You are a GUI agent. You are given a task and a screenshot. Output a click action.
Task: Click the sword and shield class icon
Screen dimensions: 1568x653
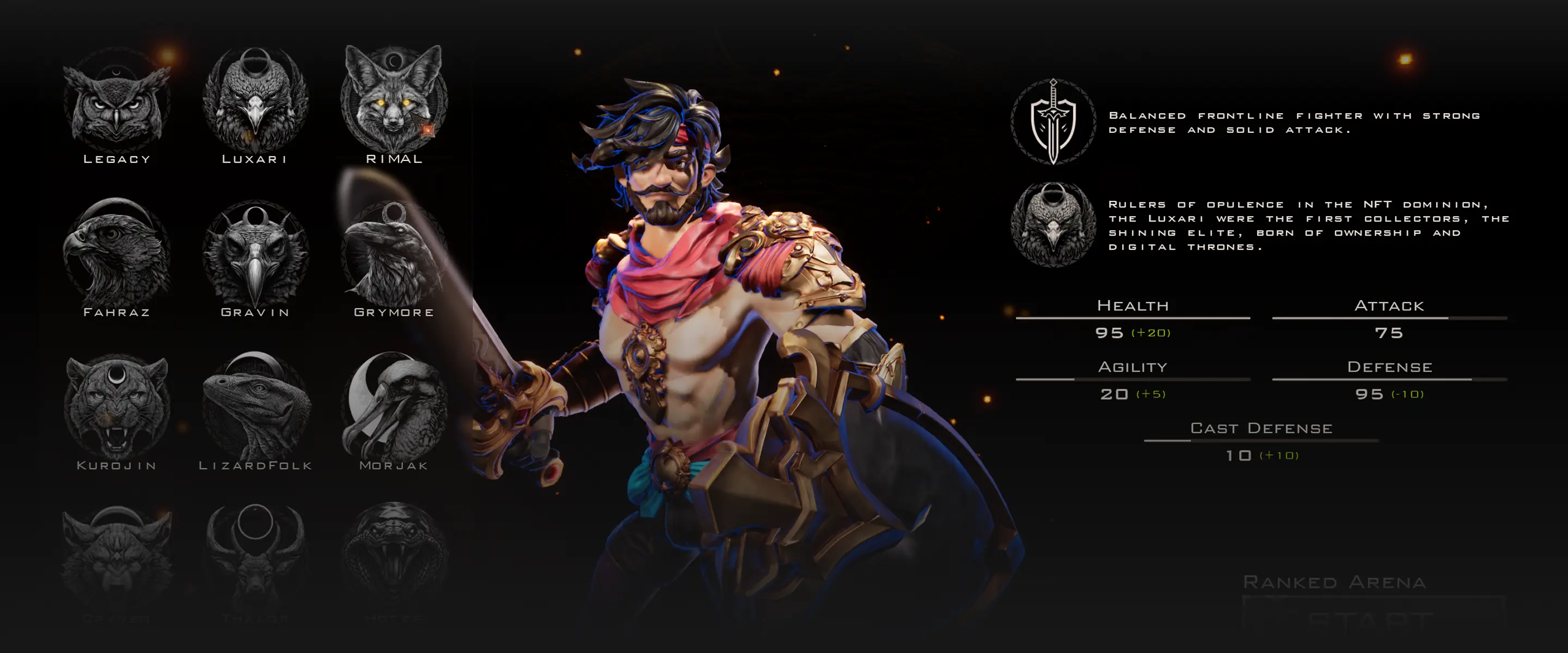[1053, 121]
